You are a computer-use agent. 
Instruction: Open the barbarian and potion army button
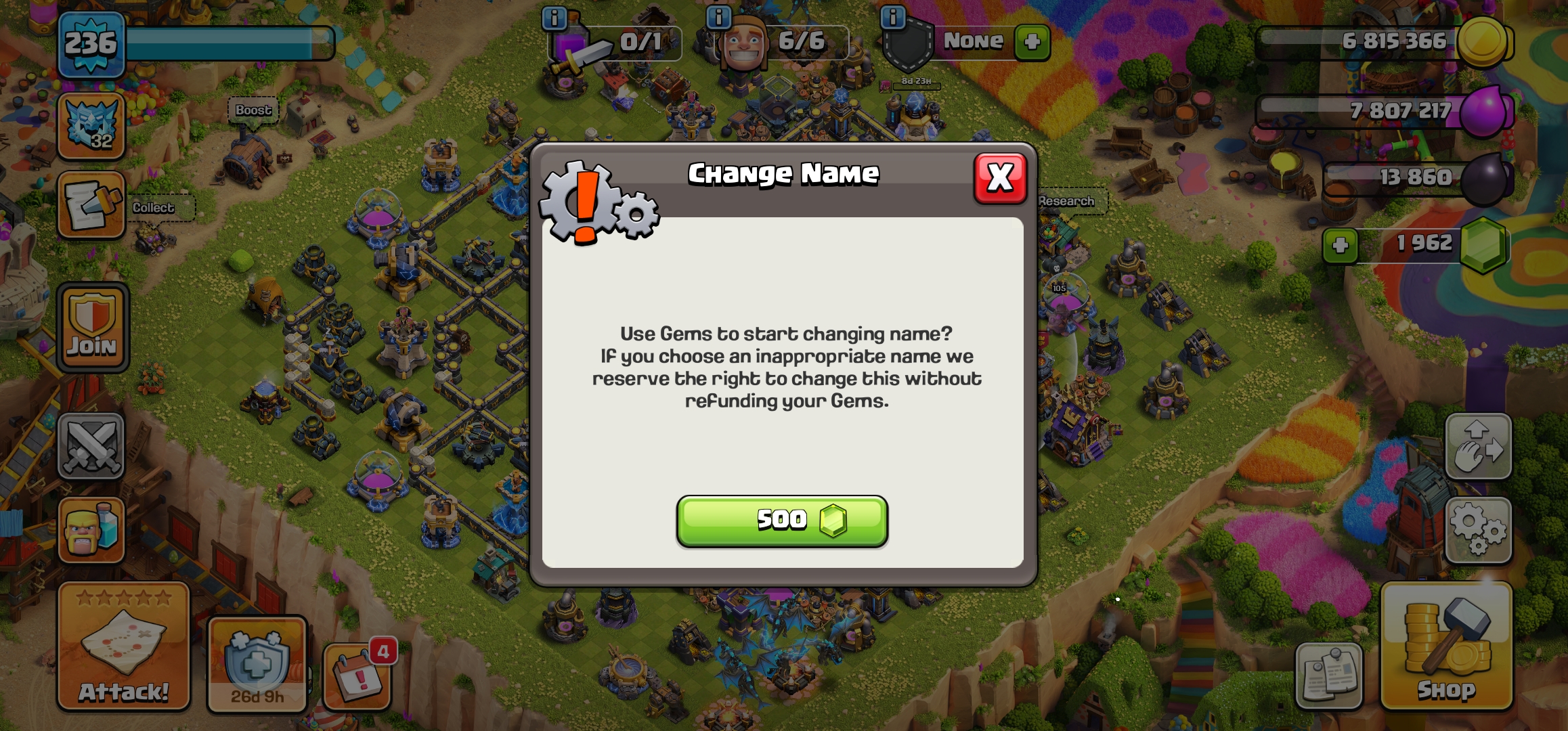(91, 530)
